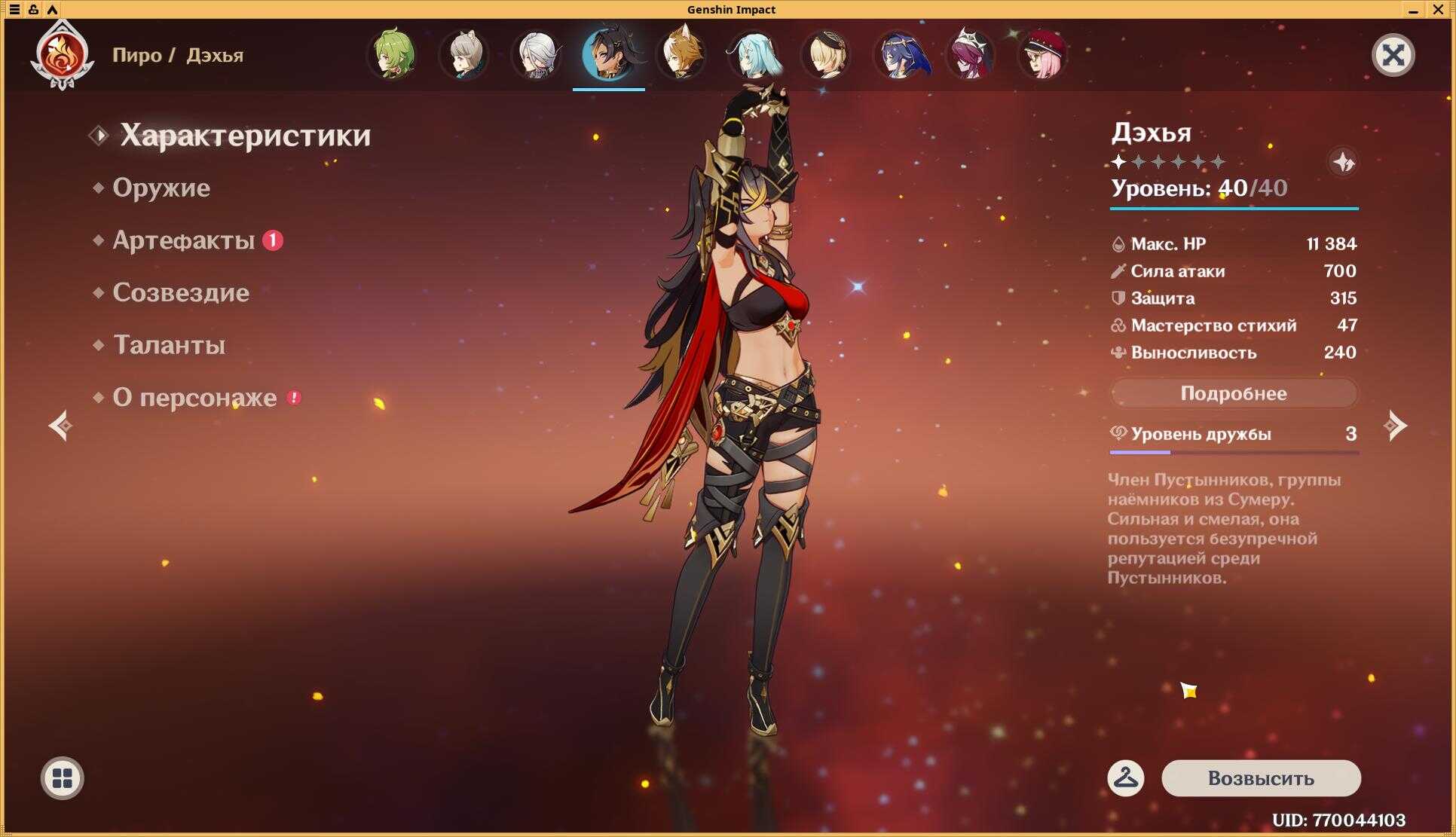The image size is (1456, 837).
Task: Switch to the Таланты section
Action: [x=169, y=345]
